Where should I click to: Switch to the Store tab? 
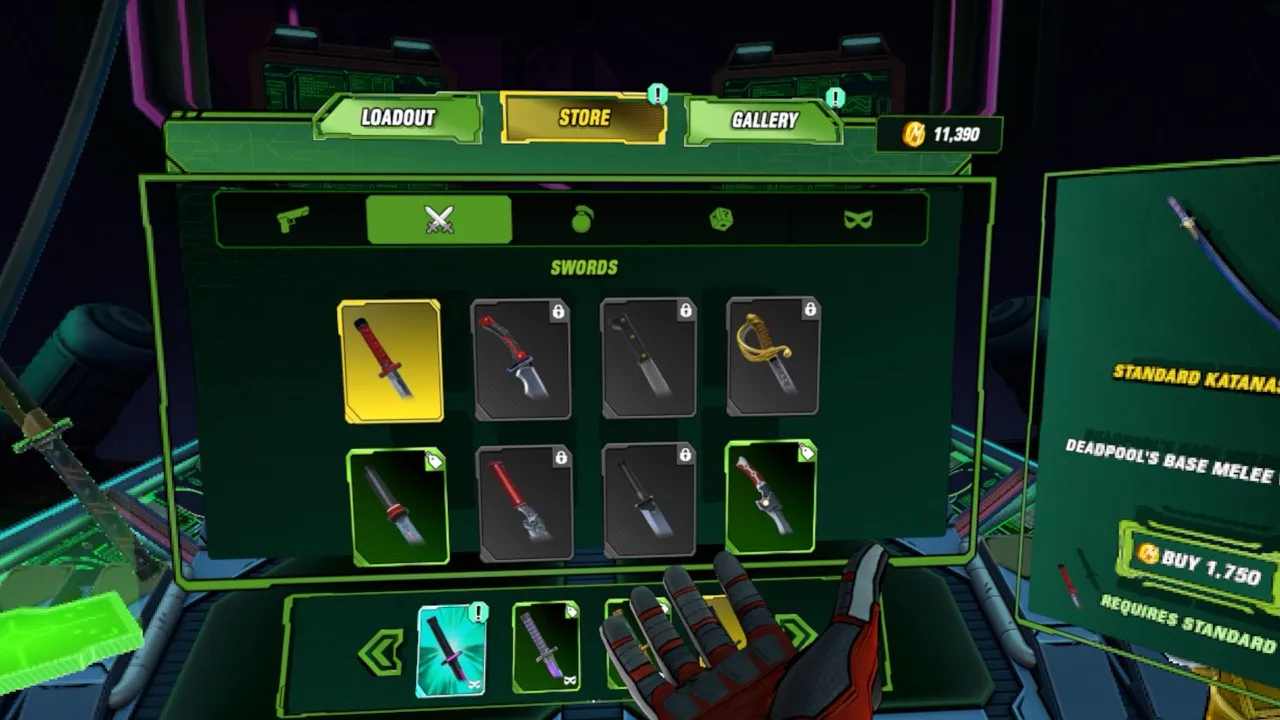click(584, 118)
